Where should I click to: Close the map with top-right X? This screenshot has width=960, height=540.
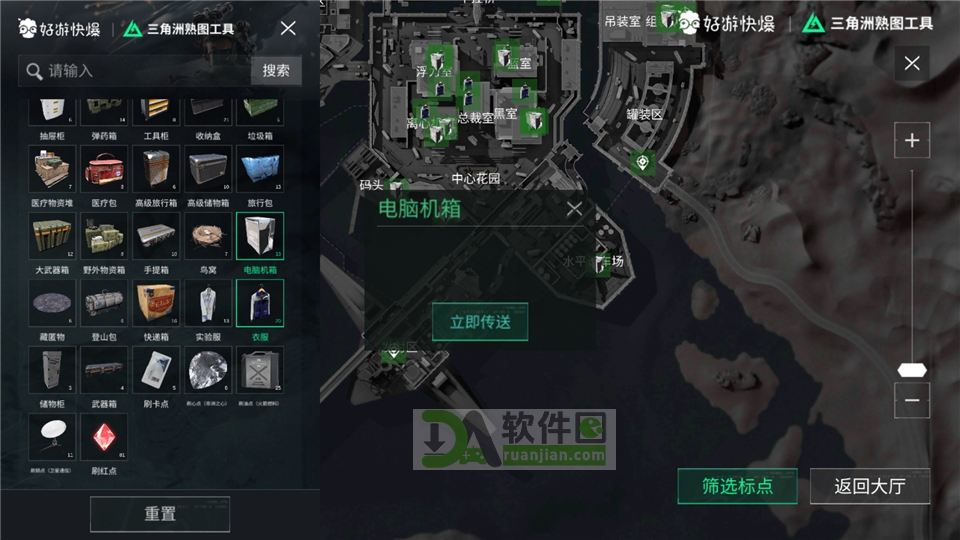[911, 64]
